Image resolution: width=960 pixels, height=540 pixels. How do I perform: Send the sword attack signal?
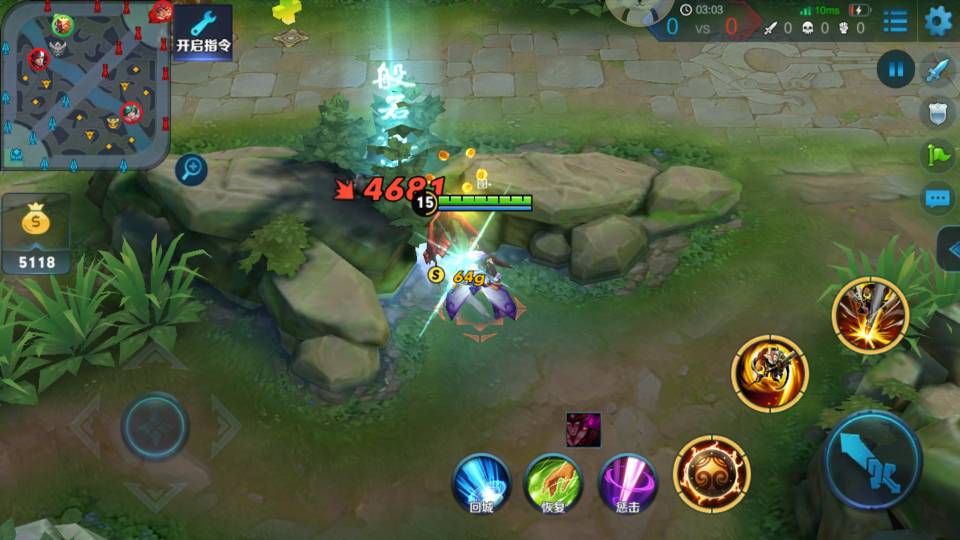937,70
